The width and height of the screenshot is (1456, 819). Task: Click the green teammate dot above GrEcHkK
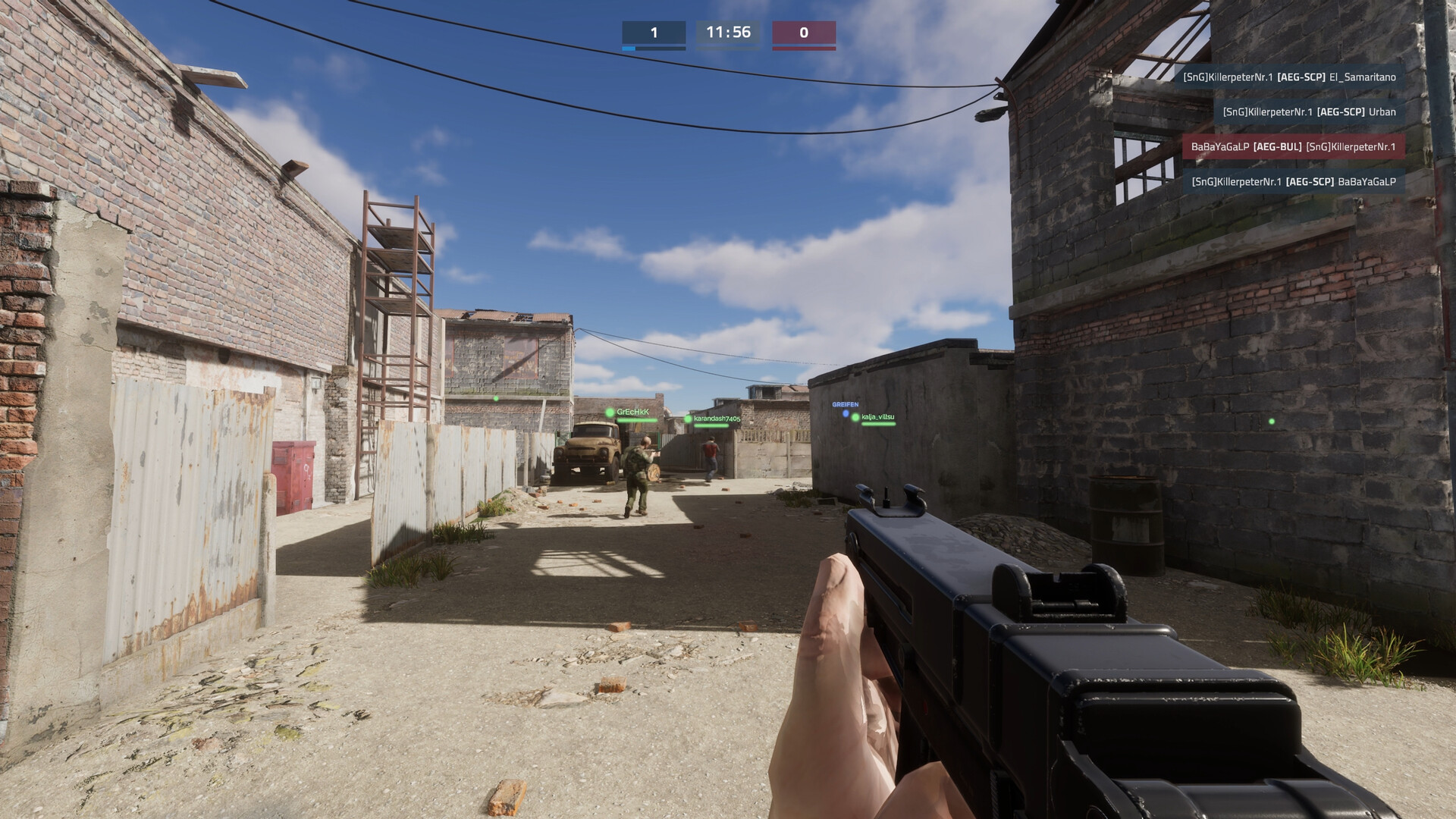coord(610,413)
